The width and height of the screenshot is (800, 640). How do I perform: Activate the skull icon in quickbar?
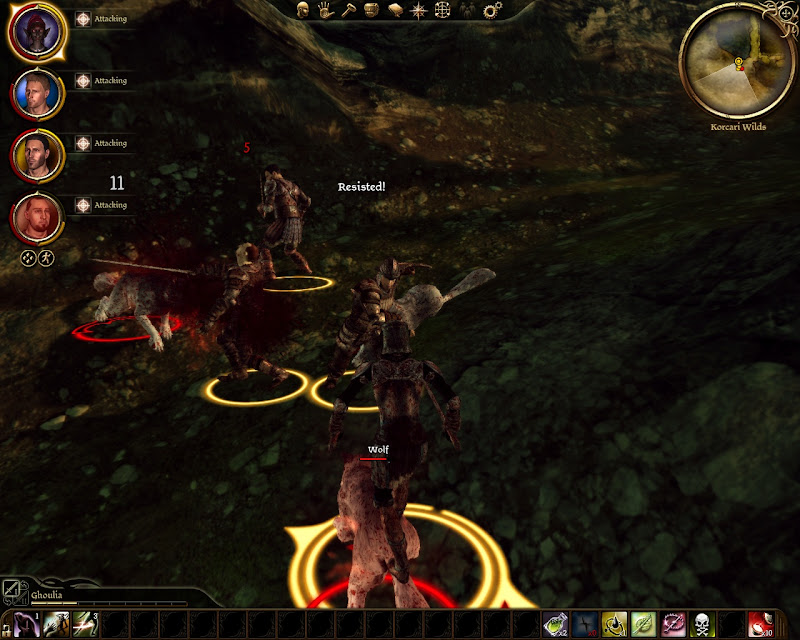(701, 624)
